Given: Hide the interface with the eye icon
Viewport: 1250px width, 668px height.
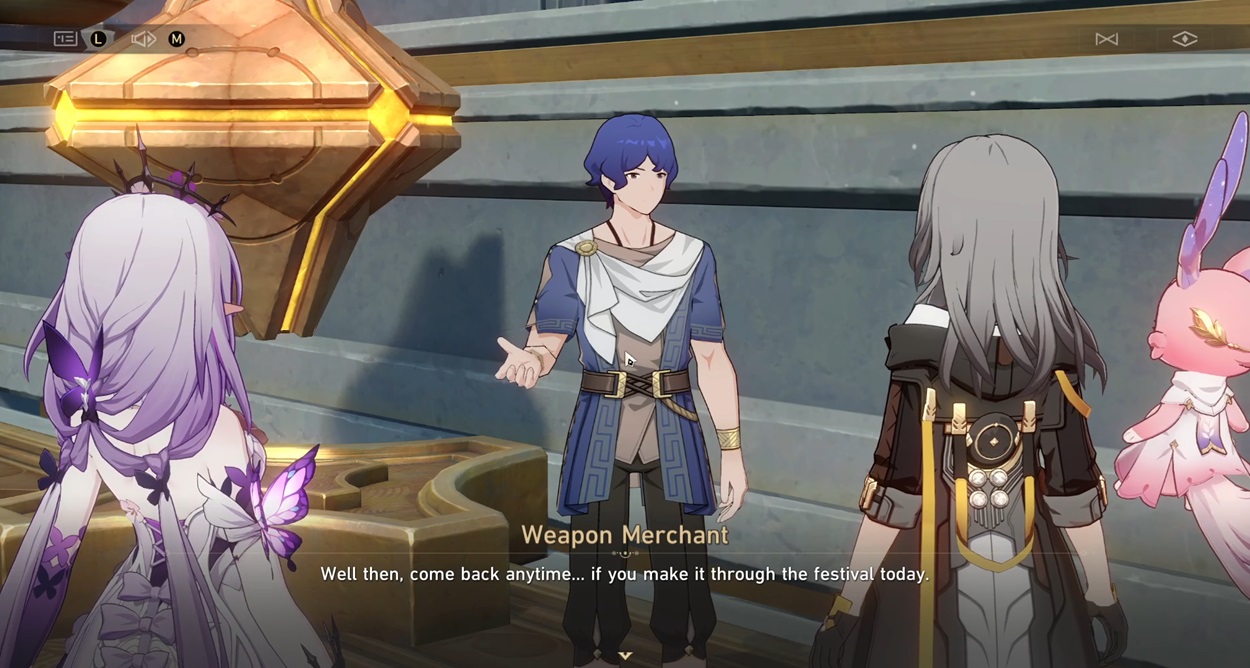Looking at the screenshot, I should [1184, 39].
